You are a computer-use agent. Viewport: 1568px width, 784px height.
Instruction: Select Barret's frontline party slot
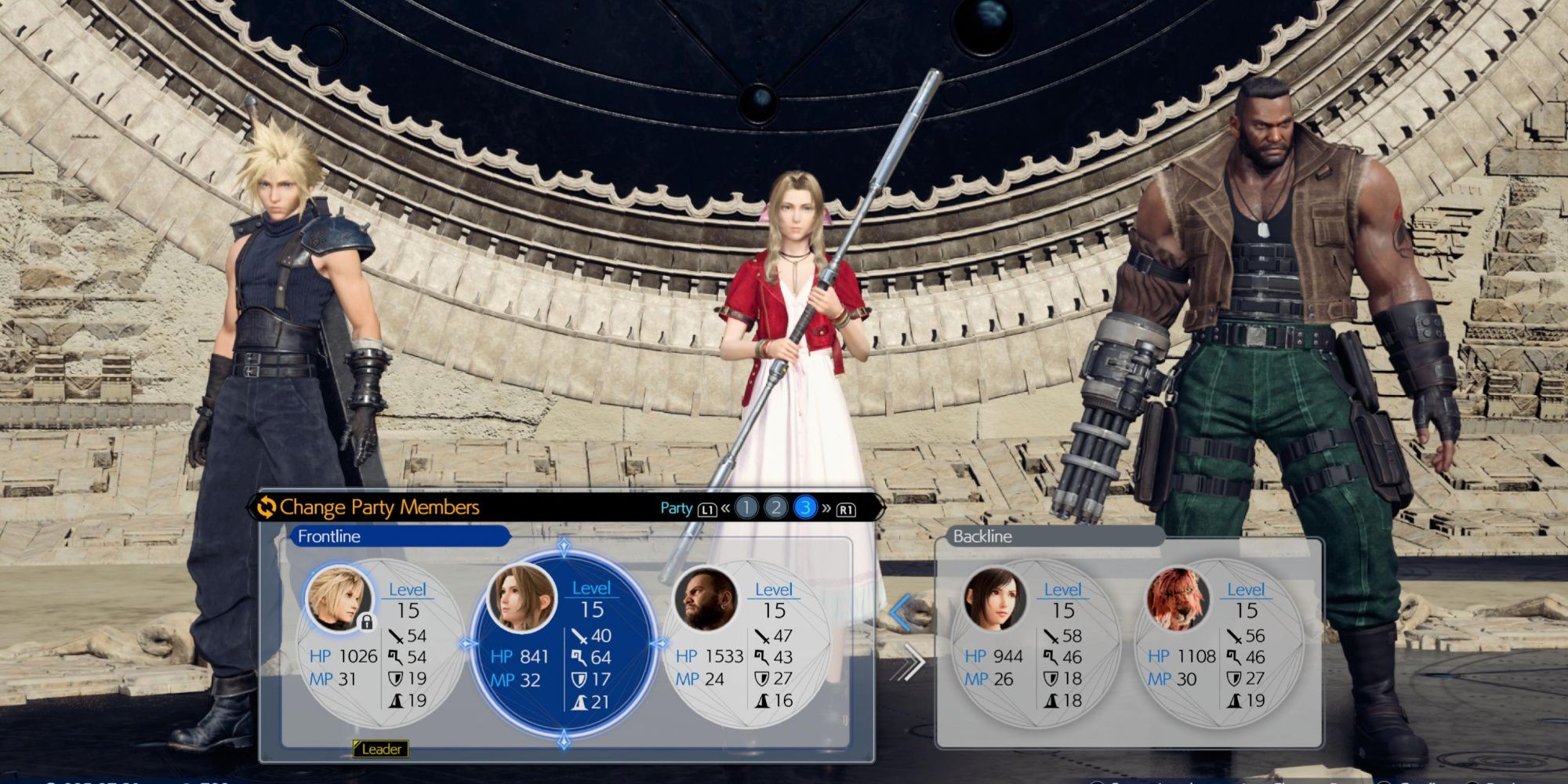click(745, 644)
